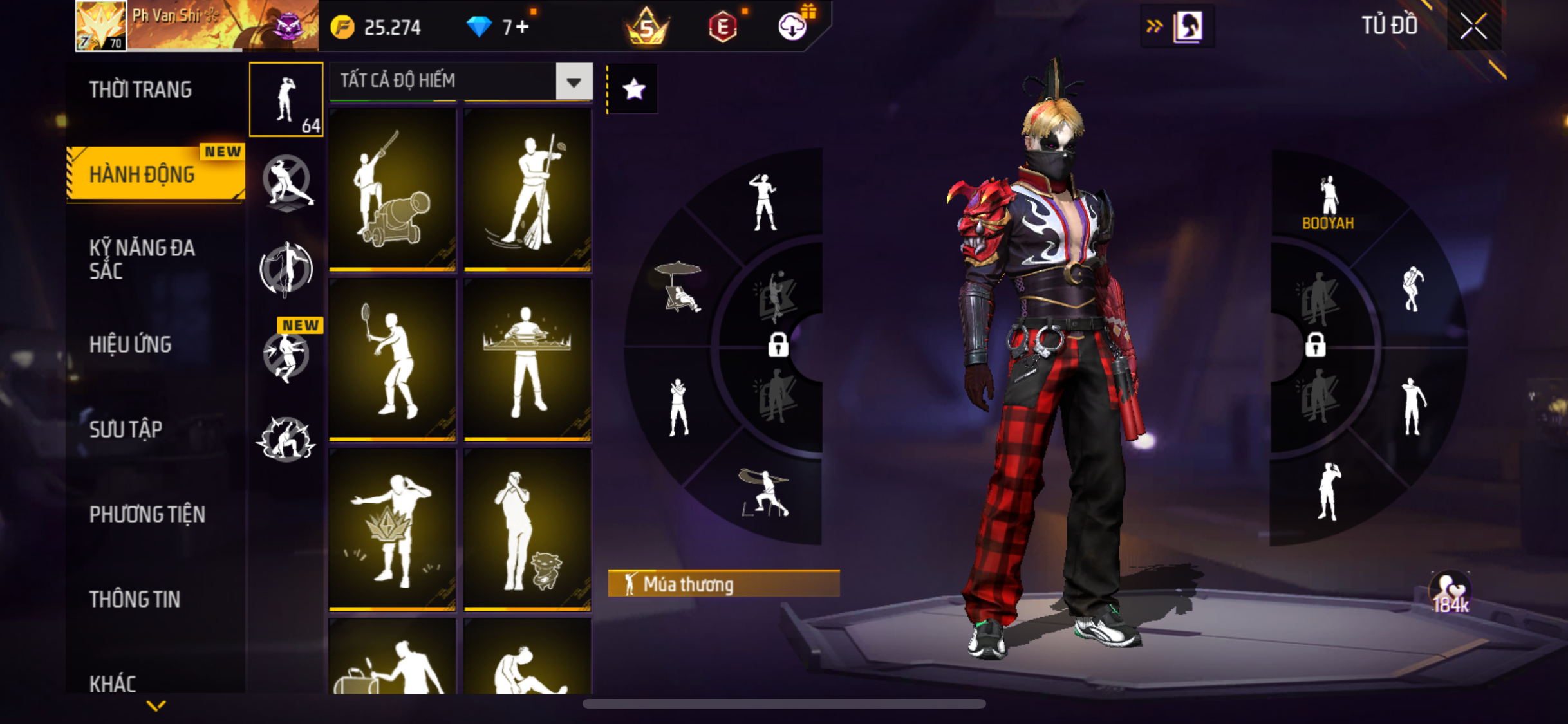Open the player profile avatar
This screenshot has height=724, width=1568.
click(101, 26)
